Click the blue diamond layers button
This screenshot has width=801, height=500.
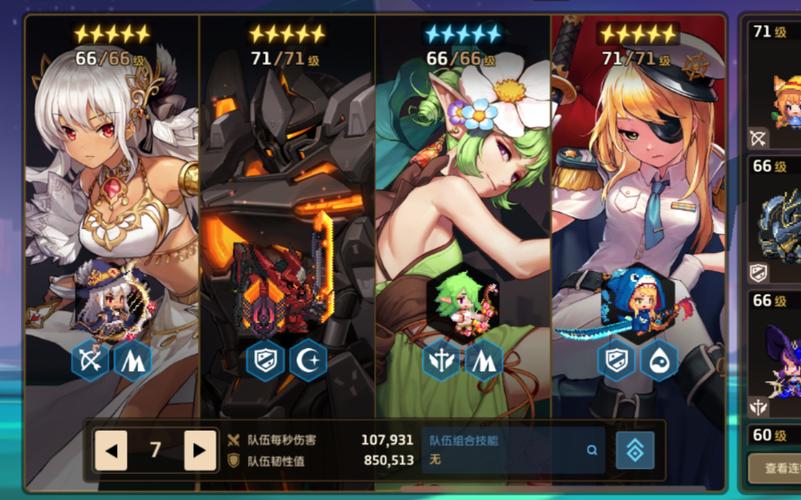635,450
